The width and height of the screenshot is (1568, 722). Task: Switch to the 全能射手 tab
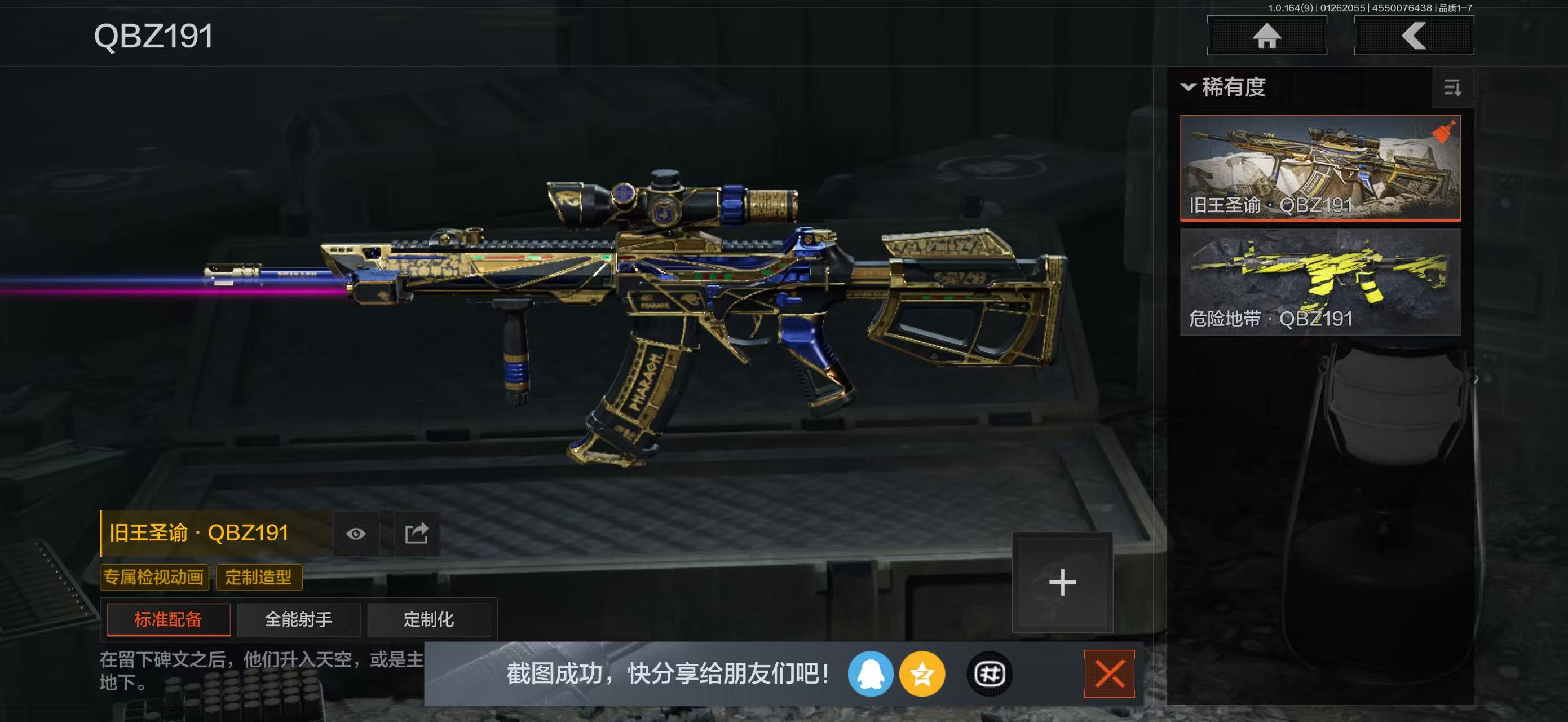click(x=298, y=619)
